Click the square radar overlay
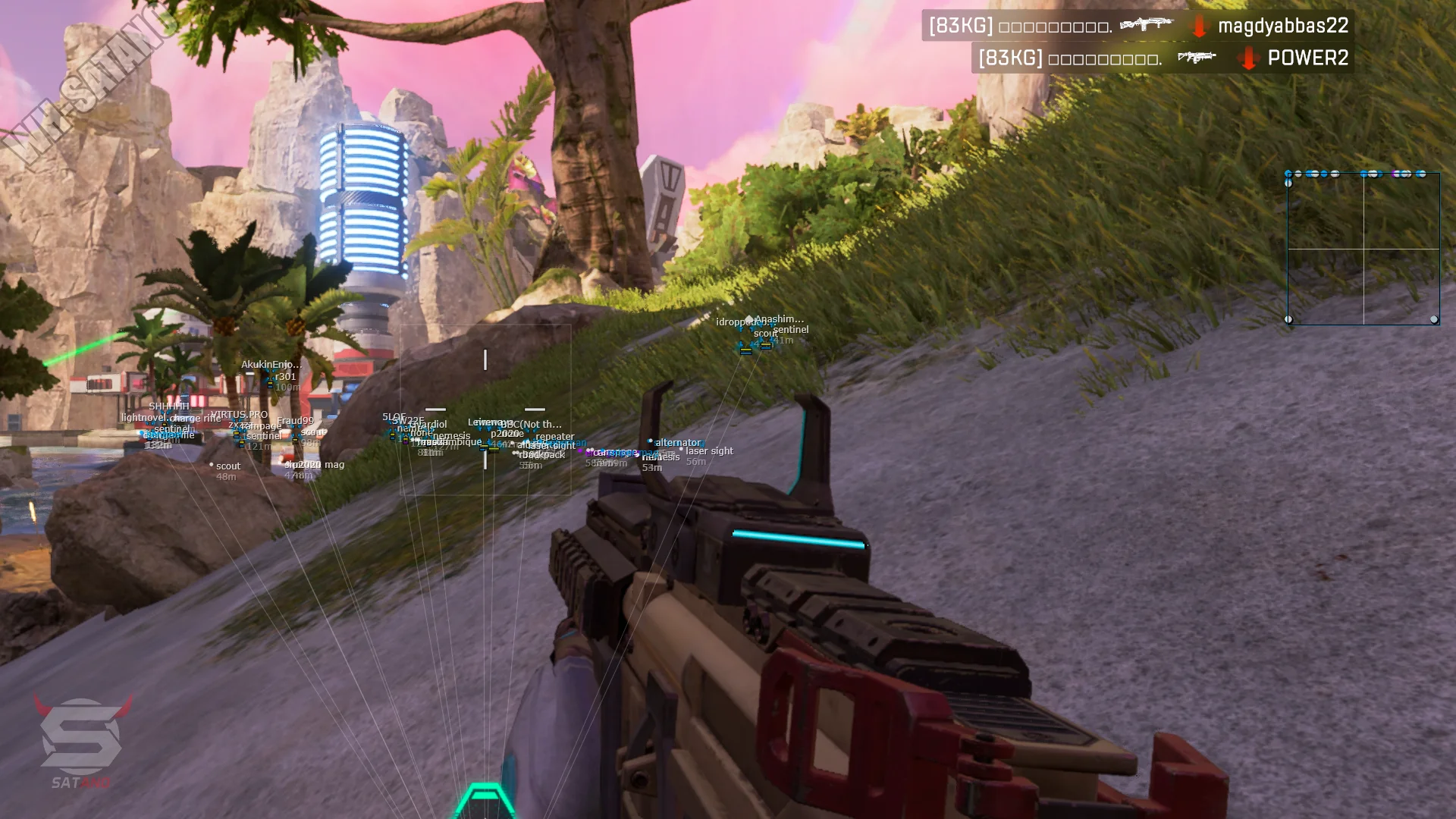This screenshot has height=819, width=1456. [x=1363, y=249]
